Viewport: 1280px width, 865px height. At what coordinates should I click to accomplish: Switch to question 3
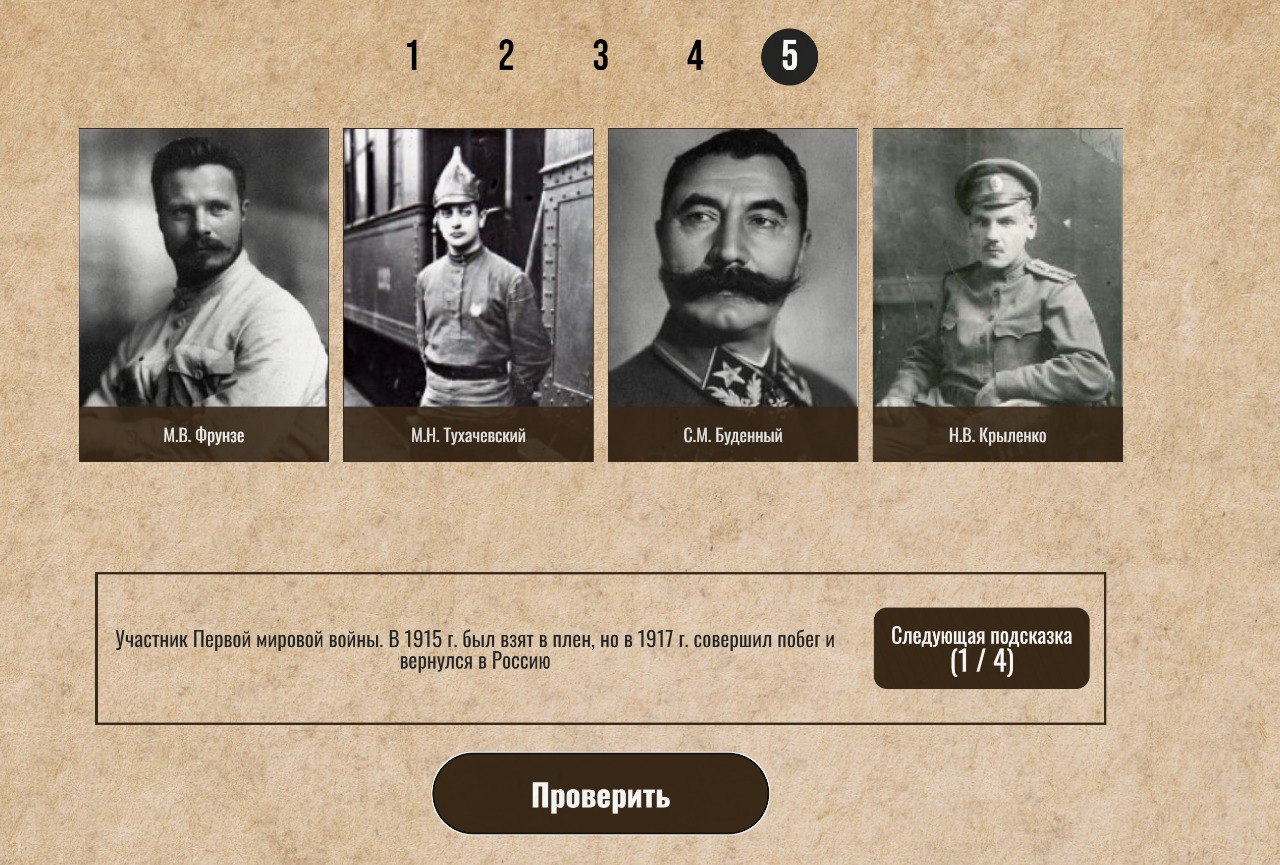coord(600,55)
